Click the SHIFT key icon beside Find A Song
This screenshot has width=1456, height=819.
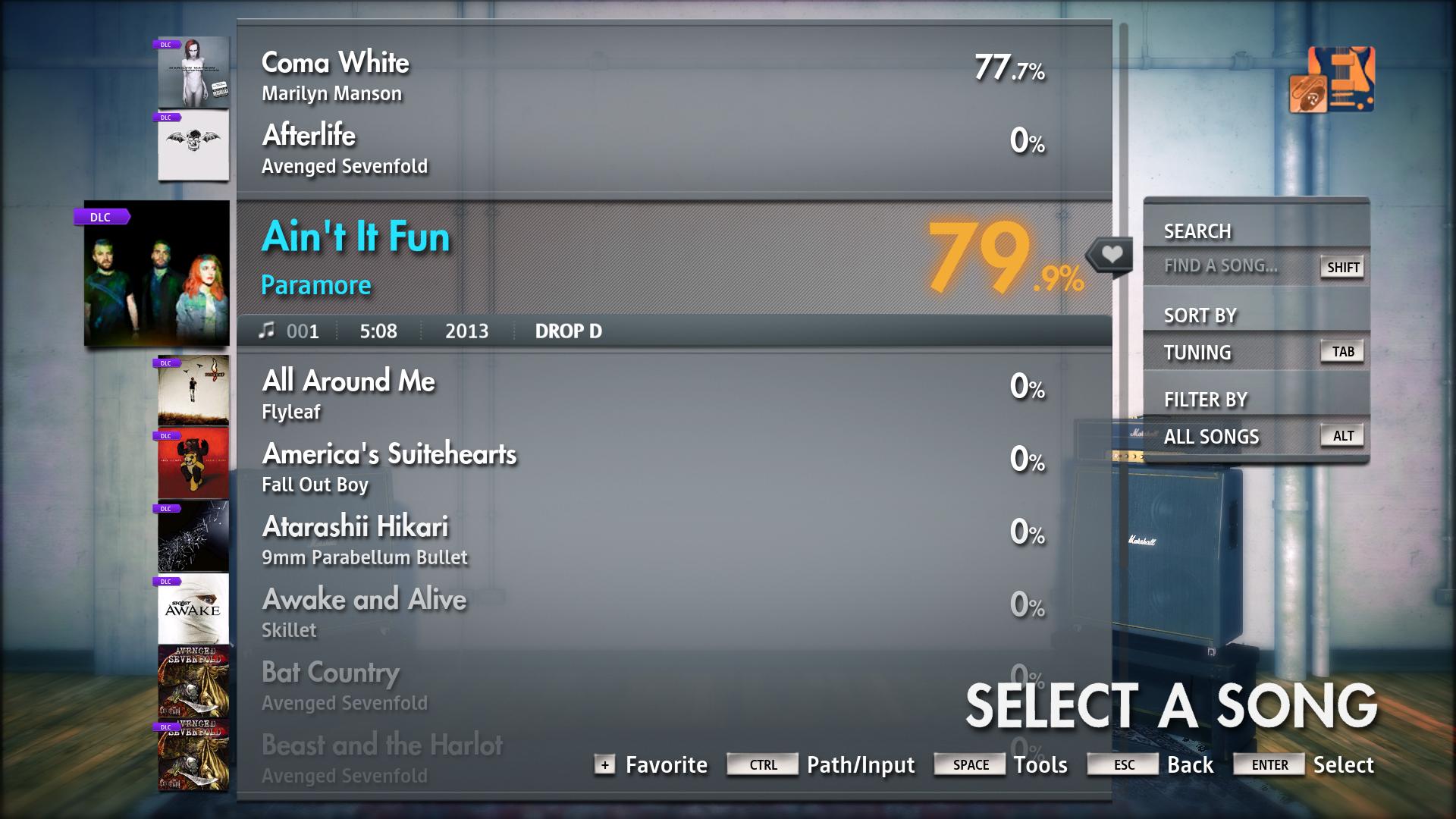click(x=1341, y=267)
